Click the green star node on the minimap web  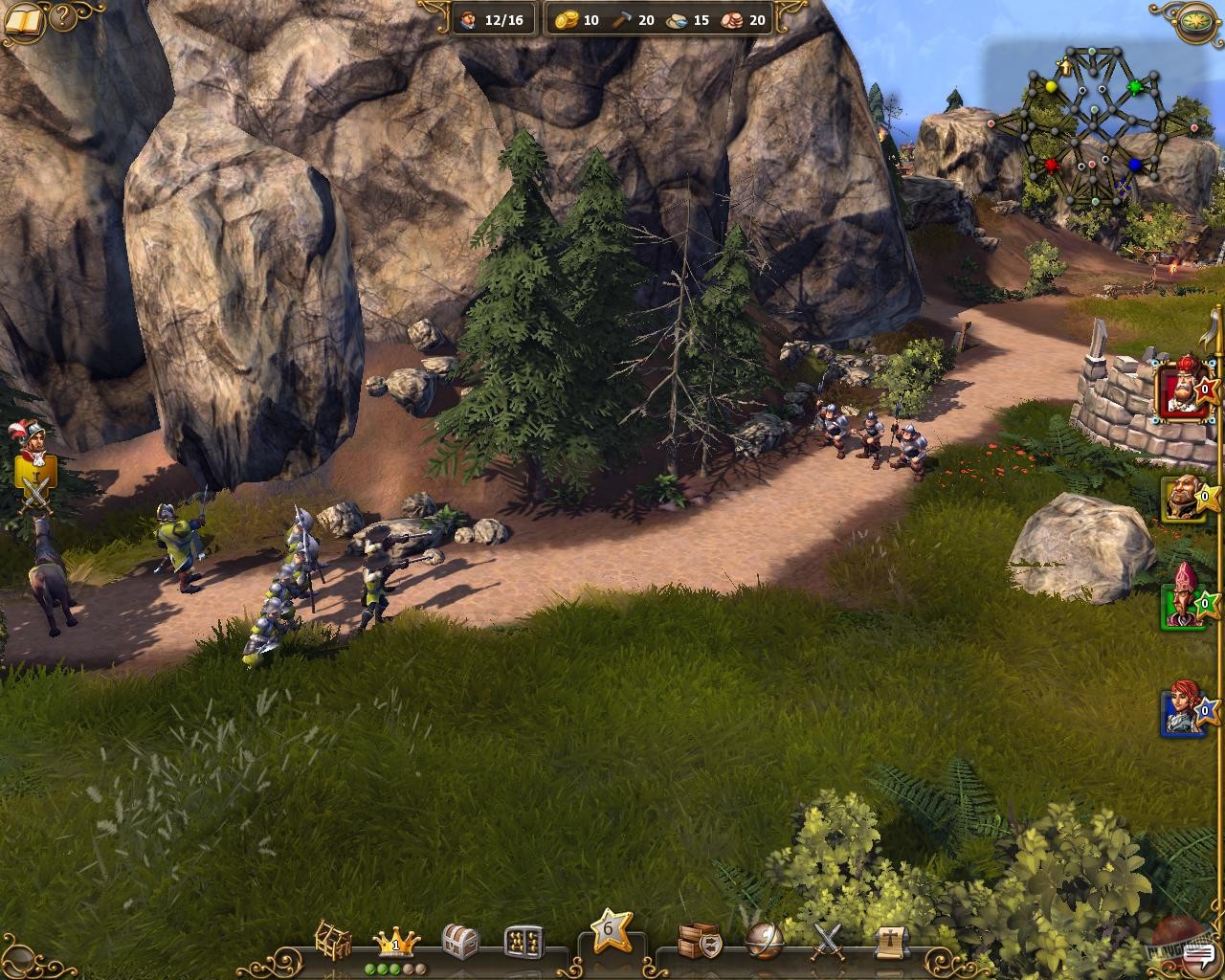[1134, 86]
